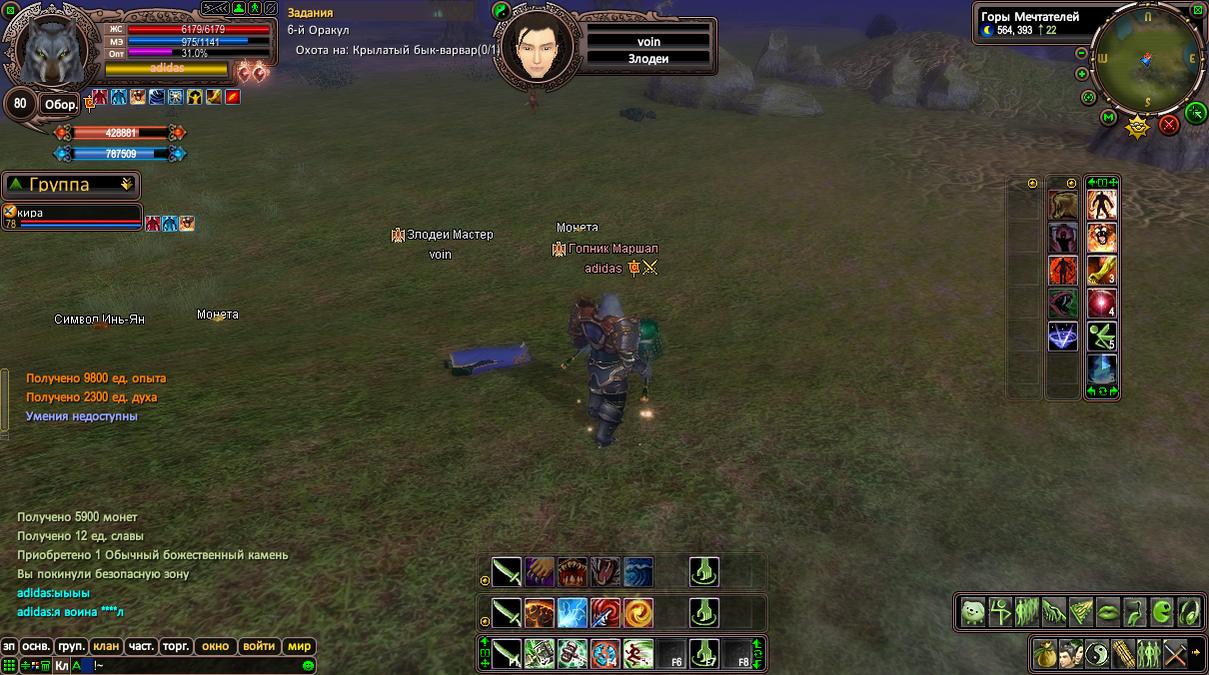This screenshot has width=1209, height=675.
Task: Zoom in the minimap with the plus button
Action: click(1081, 74)
